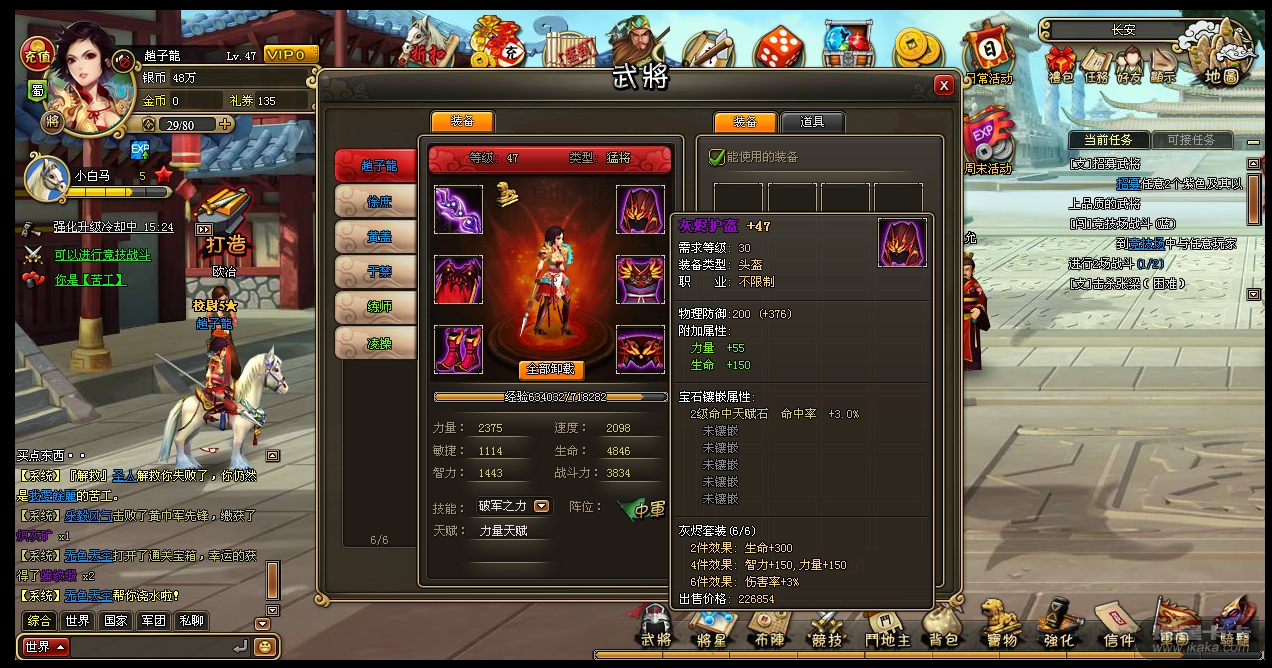Open the VIP0 badge
This screenshot has width=1272, height=668.
point(291,54)
